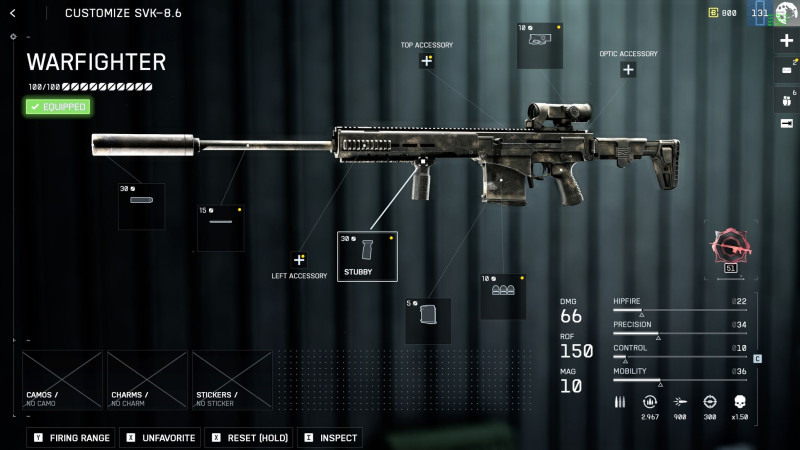800x450 pixels.
Task: Open the suppressor muzzle slot
Action: click(142, 206)
